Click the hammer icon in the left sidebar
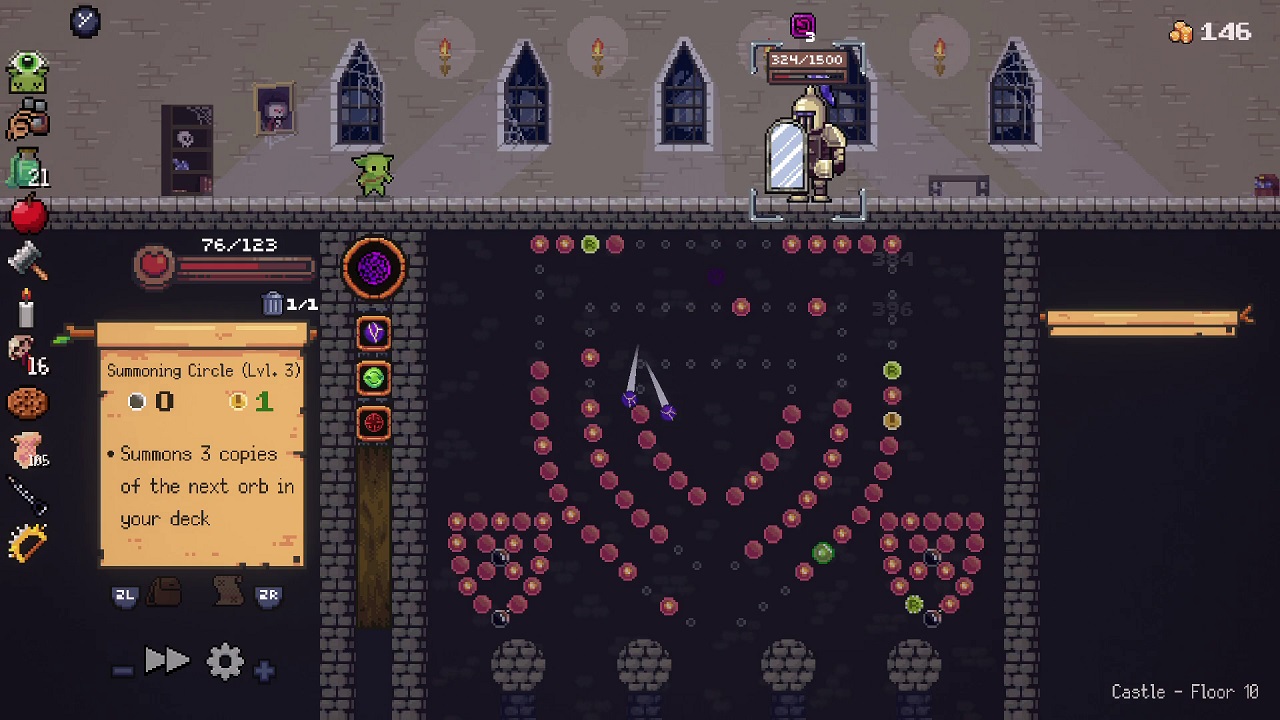Viewport: 1280px width, 720px height. pyautogui.click(x=26, y=260)
